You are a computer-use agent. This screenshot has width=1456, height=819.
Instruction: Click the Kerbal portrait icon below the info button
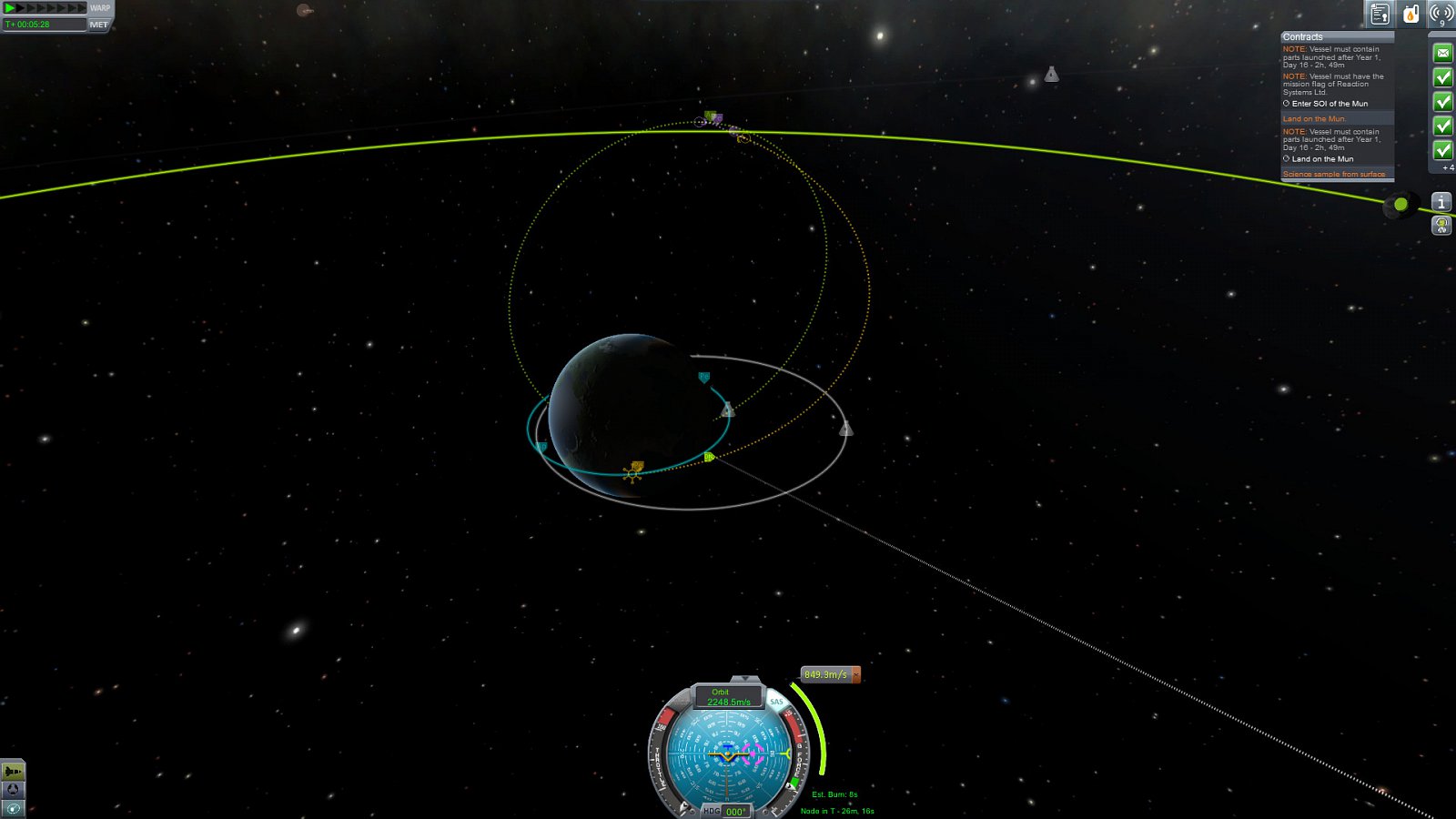(x=1441, y=227)
